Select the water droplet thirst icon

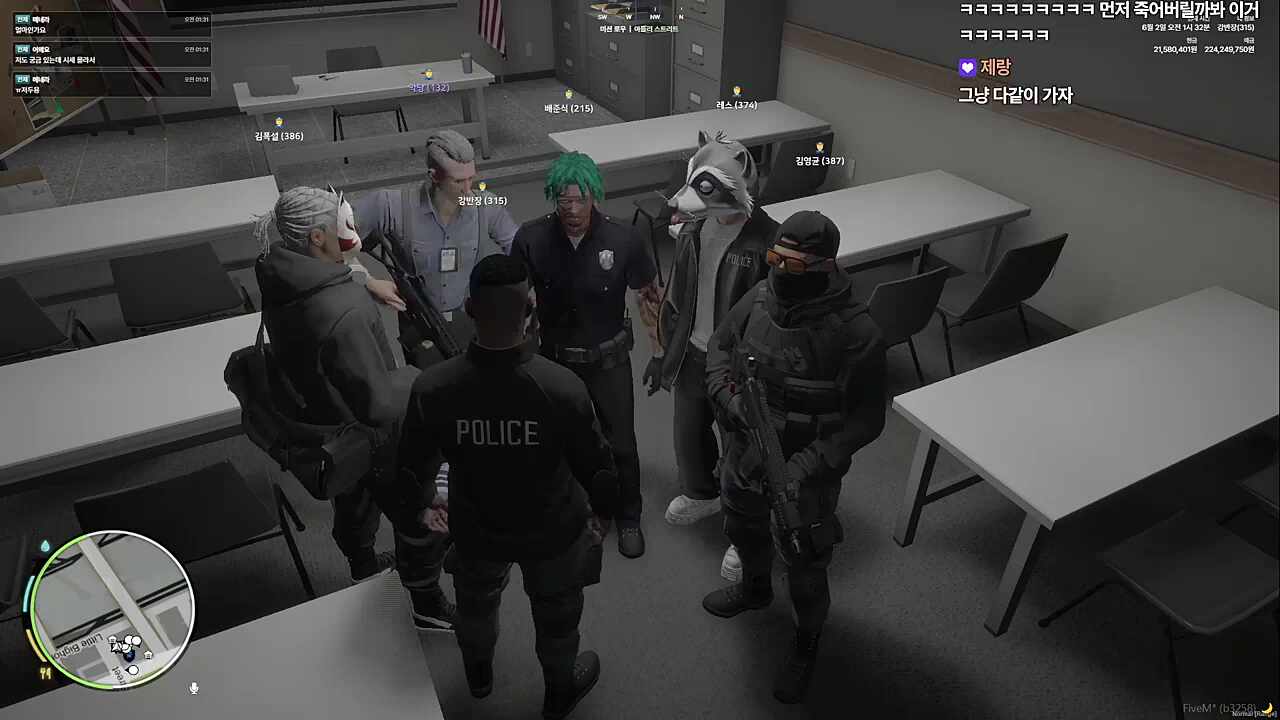pos(44,546)
